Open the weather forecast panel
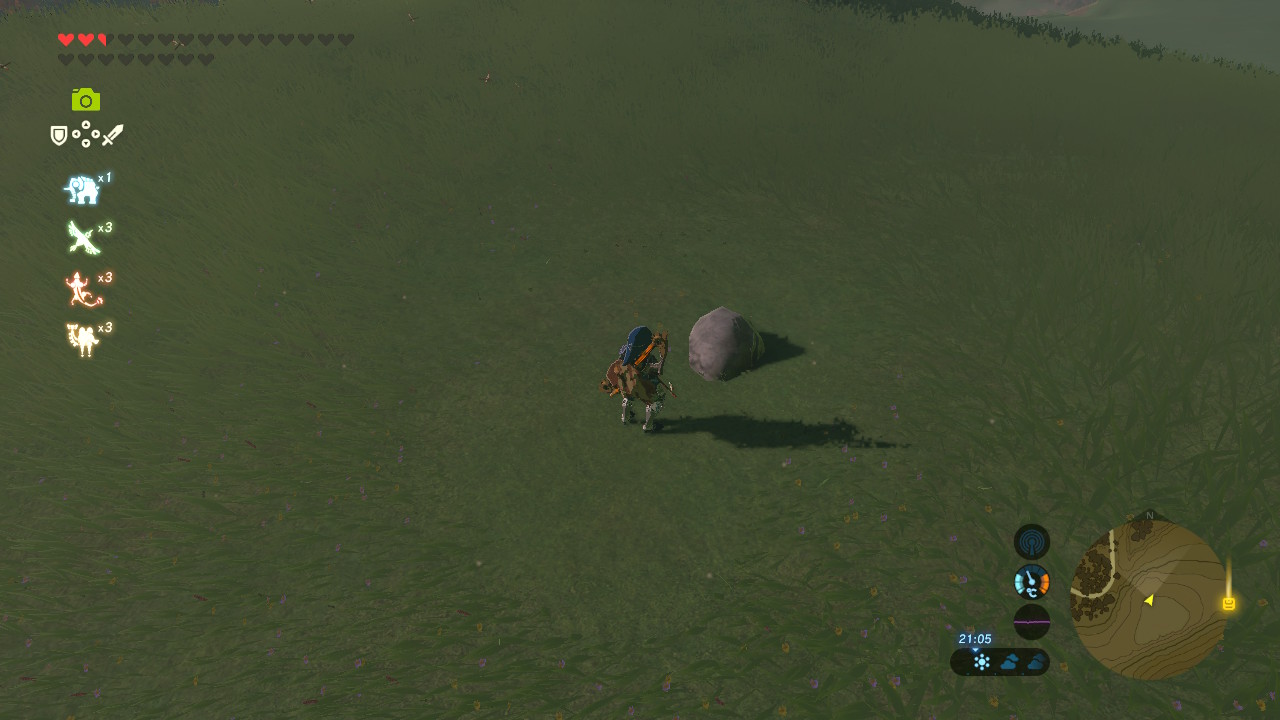This screenshot has width=1280, height=720. point(1000,661)
